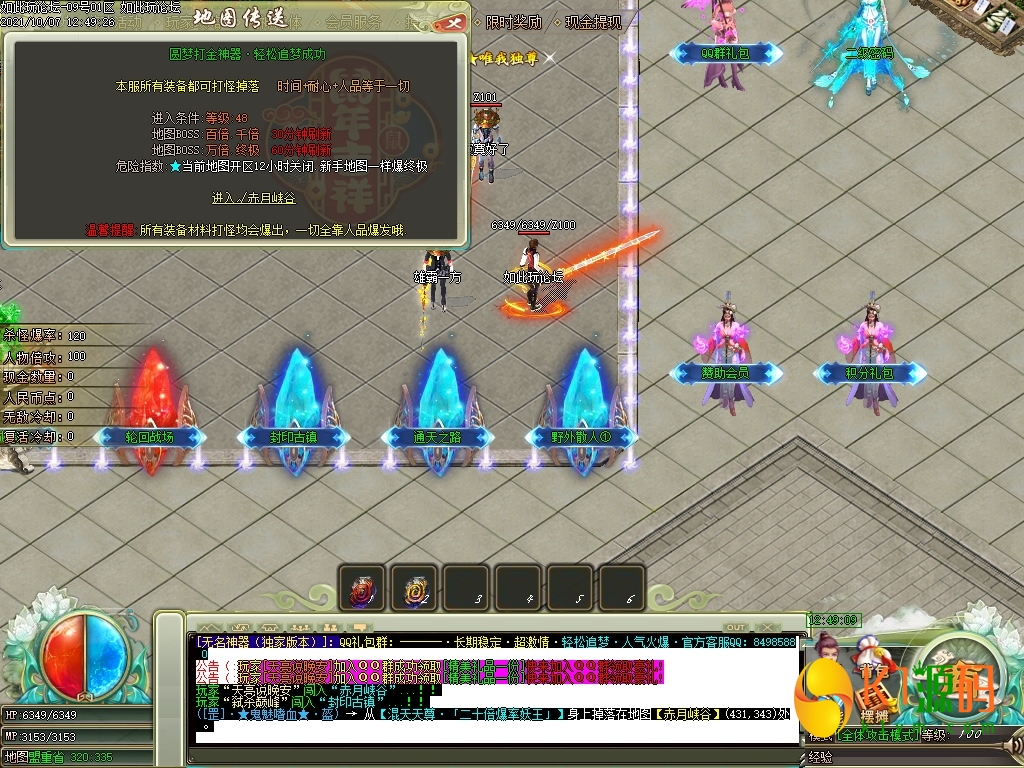Open the 限时奖励 menu
1024x768 pixels.
point(512,22)
